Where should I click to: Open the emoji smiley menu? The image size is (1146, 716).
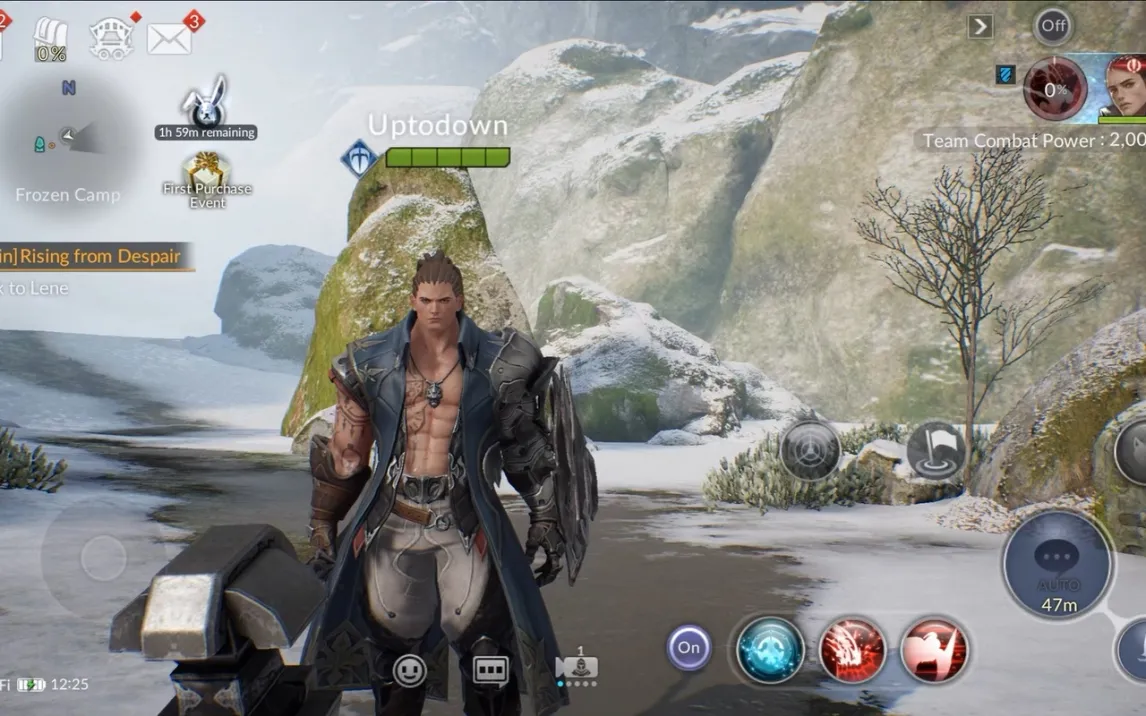[x=410, y=670]
